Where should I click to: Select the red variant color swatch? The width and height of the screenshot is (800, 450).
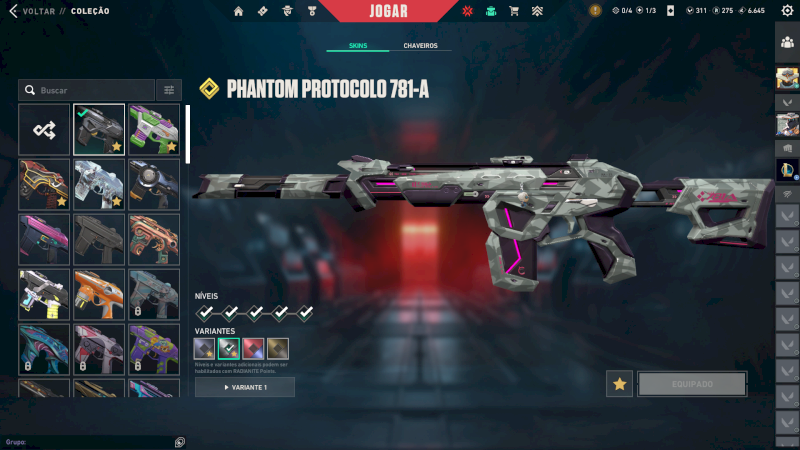(x=254, y=348)
